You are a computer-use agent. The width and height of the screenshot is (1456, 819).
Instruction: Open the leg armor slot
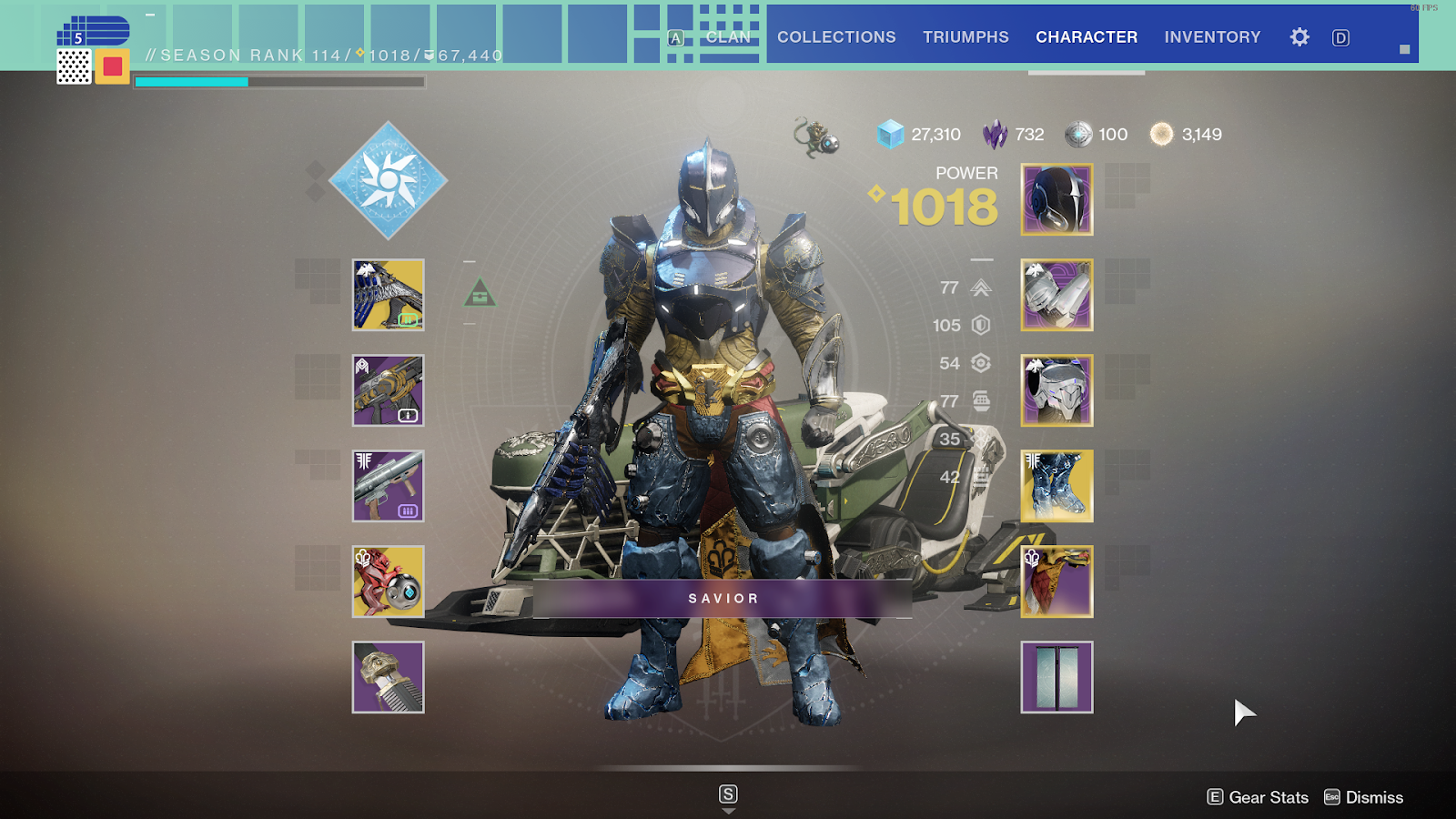point(1057,486)
